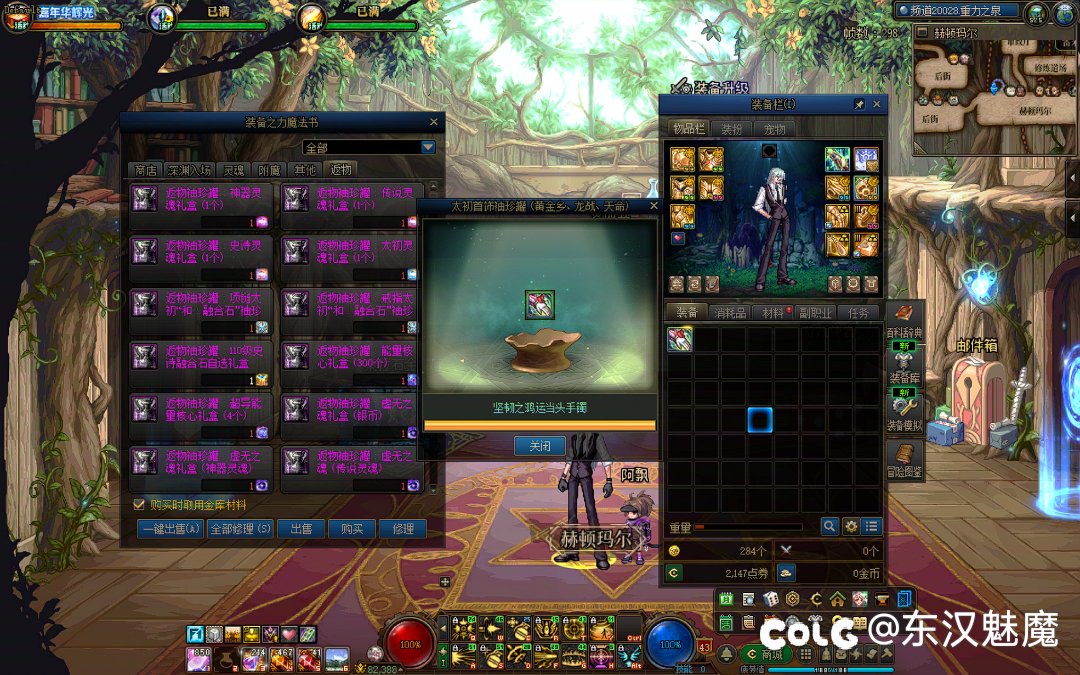Open the 商城 cash shop
1080x675 pixels.
pos(764,654)
